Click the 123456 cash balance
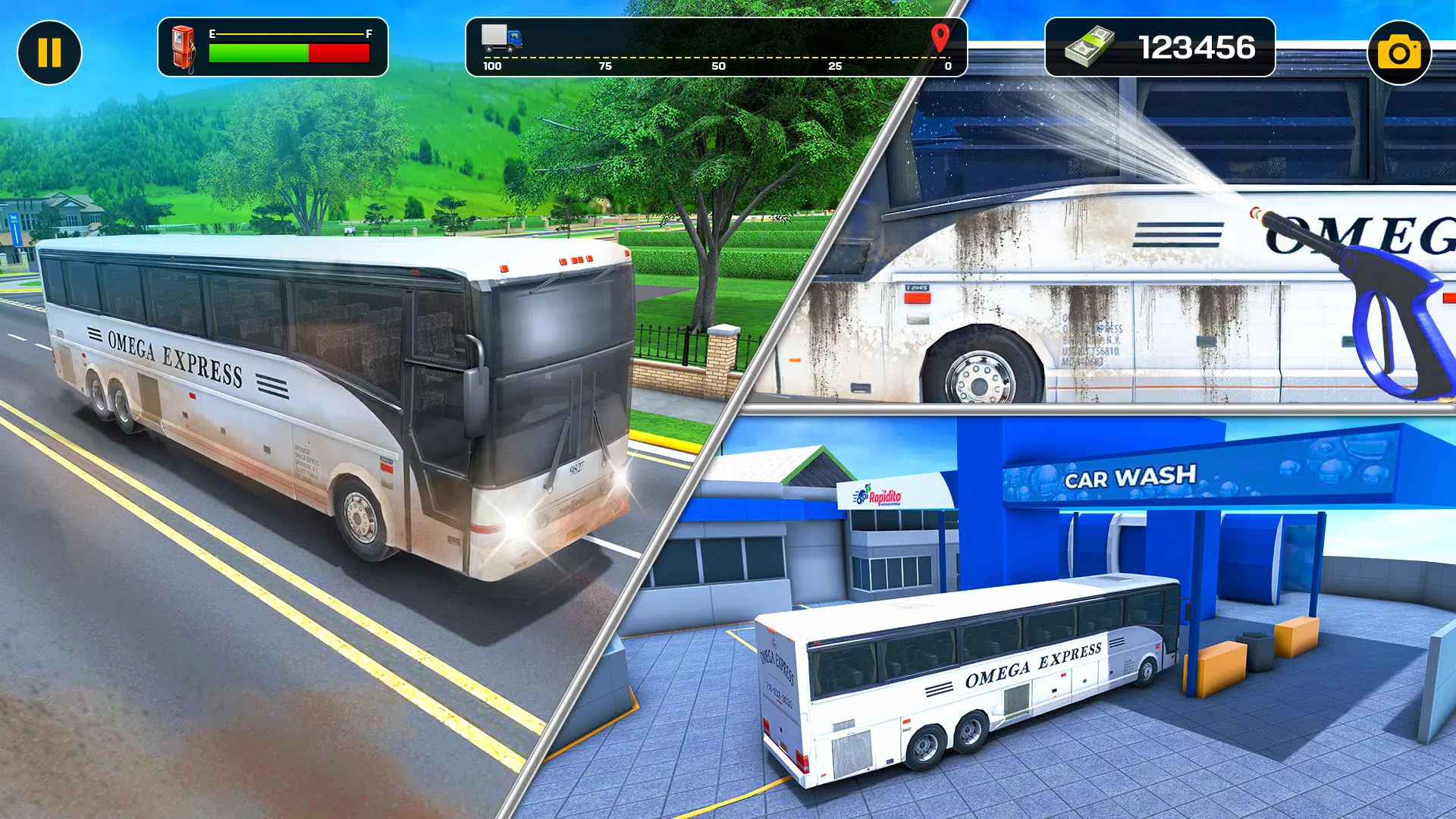The height and width of the screenshot is (819, 1456). 1196,48
